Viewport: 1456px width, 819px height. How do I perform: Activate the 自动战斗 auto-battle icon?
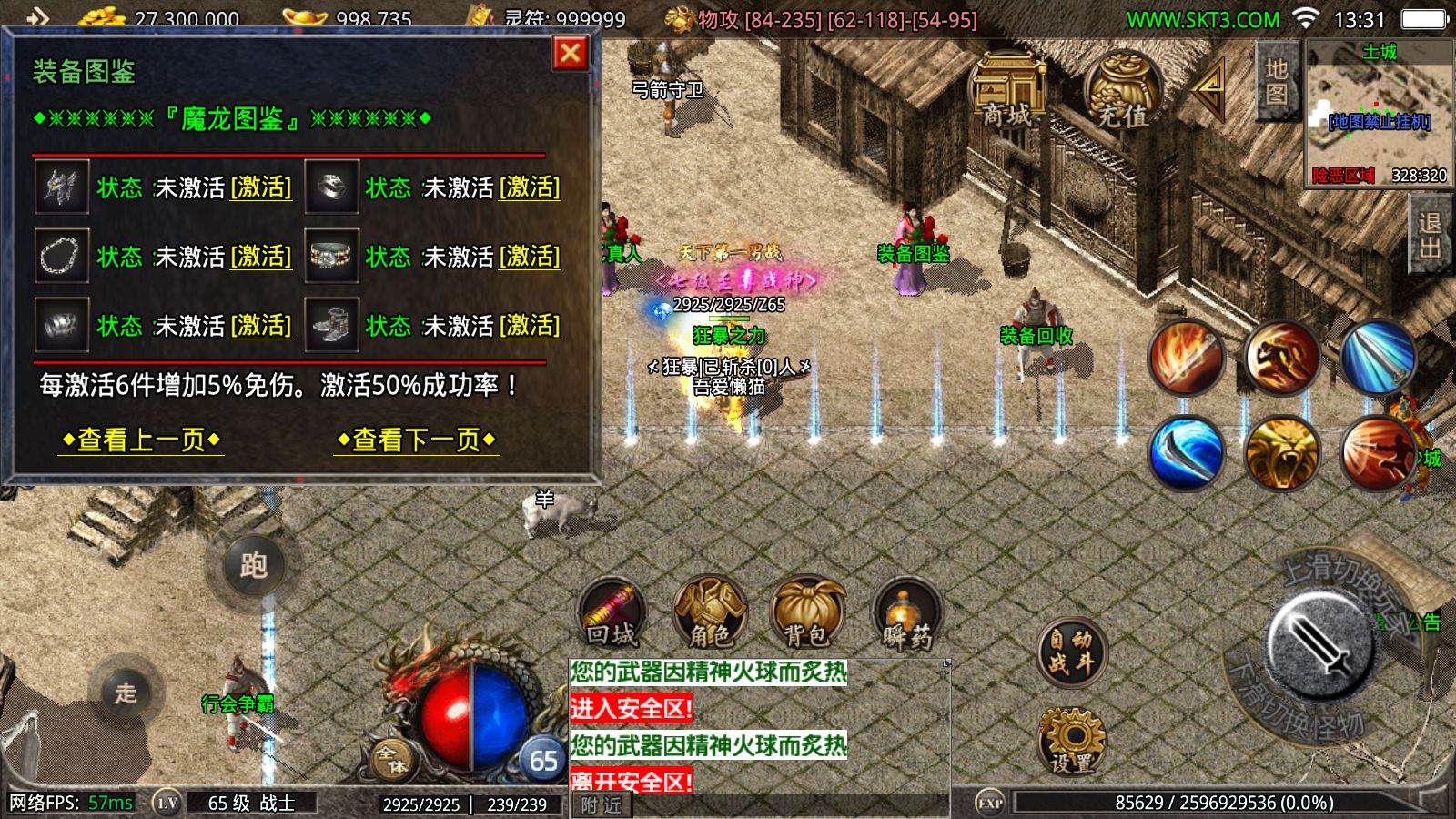[1071, 651]
